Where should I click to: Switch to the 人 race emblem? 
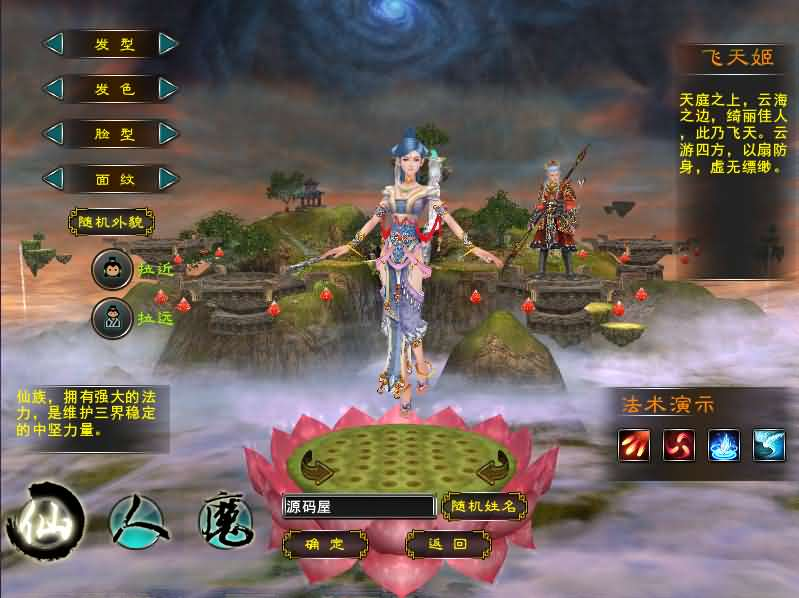coord(136,521)
